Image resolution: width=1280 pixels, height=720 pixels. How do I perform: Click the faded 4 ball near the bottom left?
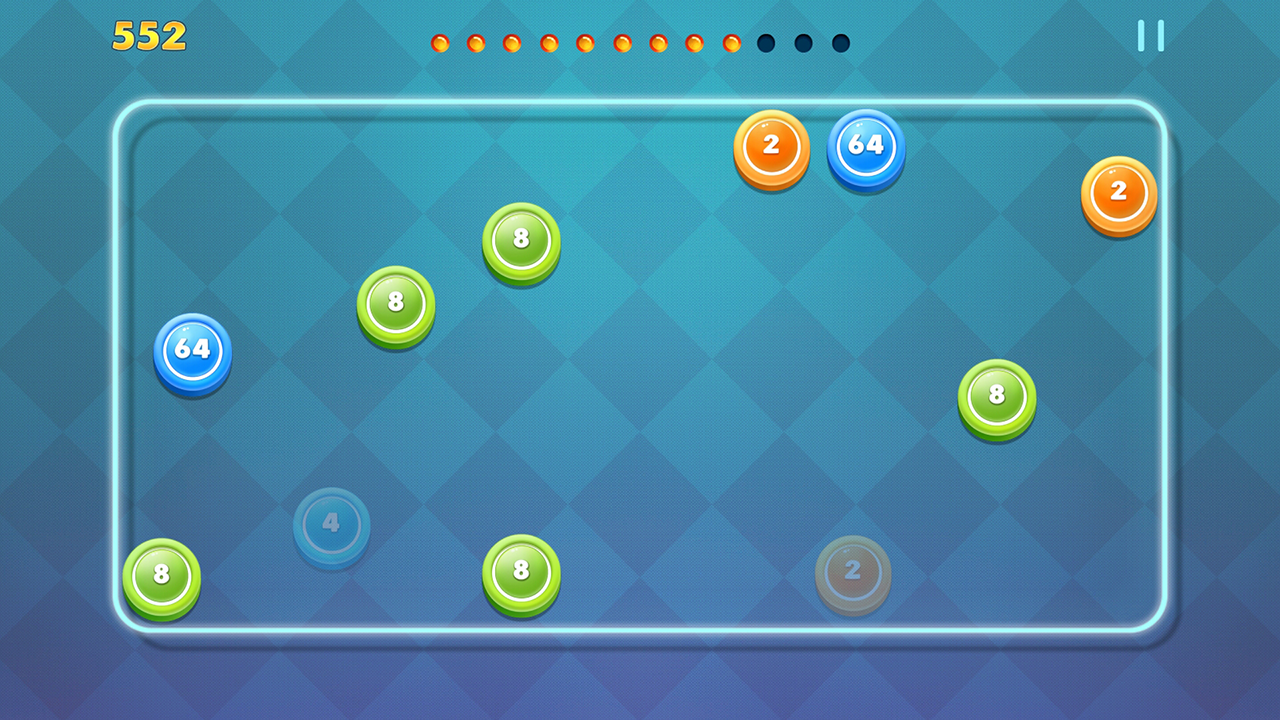tap(331, 526)
